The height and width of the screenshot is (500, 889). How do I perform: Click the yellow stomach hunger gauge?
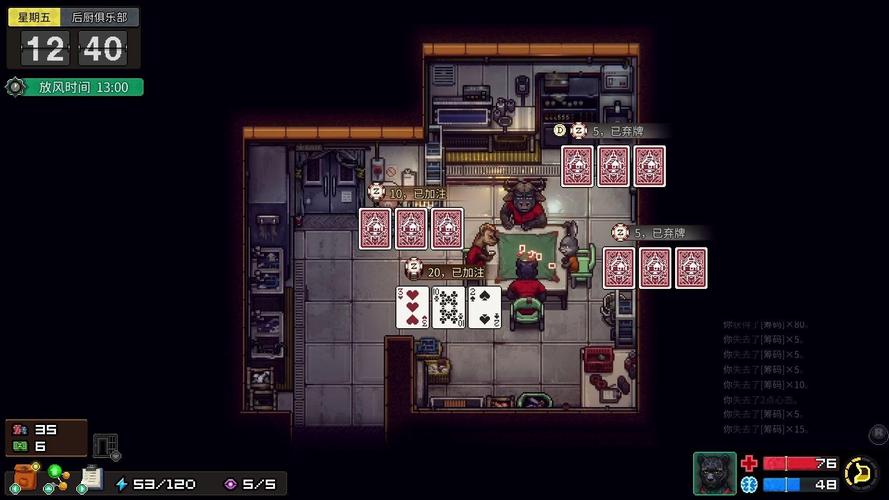tap(859, 471)
